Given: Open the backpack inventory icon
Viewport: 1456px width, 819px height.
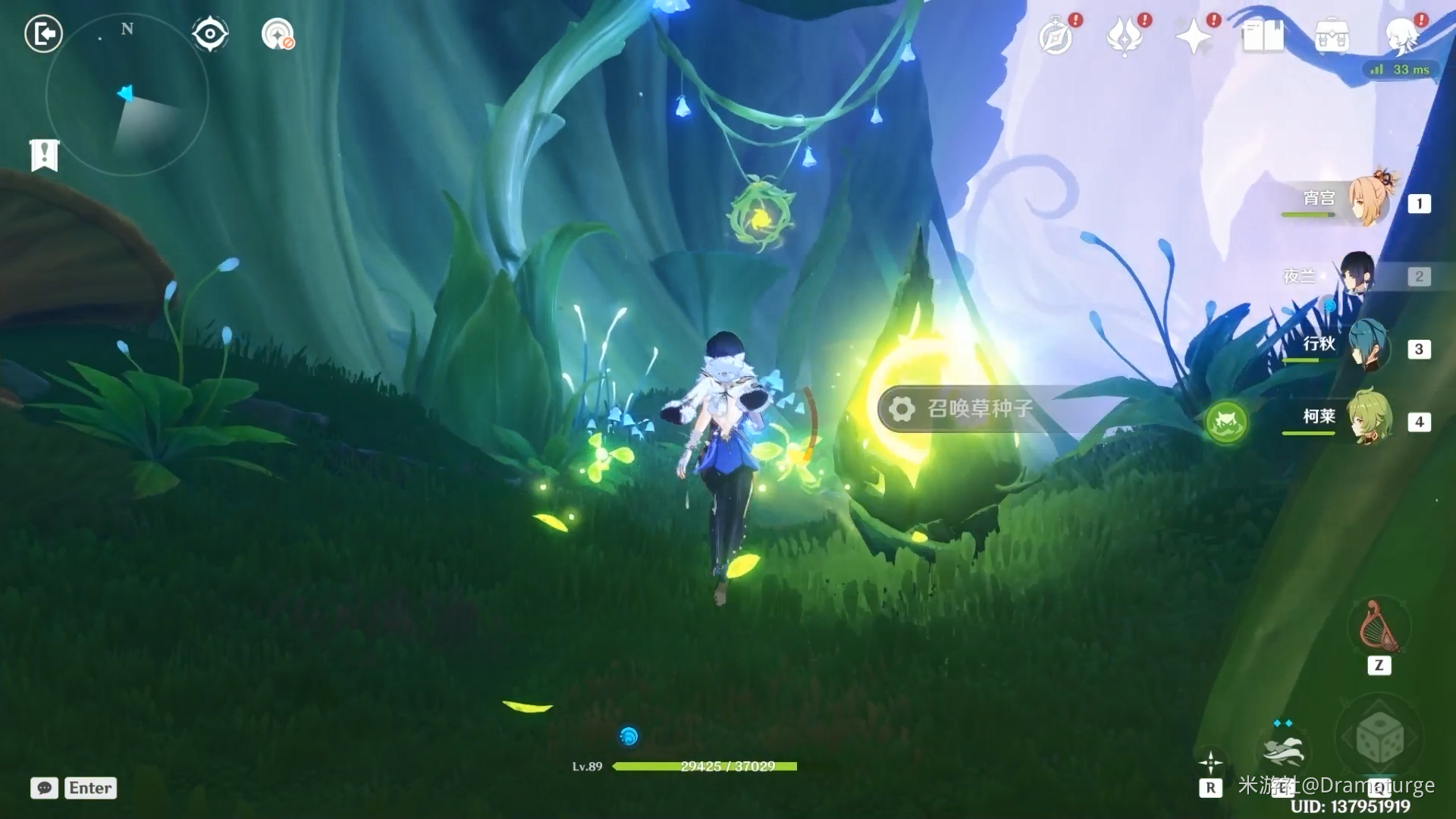Looking at the screenshot, I should pyautogui.click(x=1332, y=36).
